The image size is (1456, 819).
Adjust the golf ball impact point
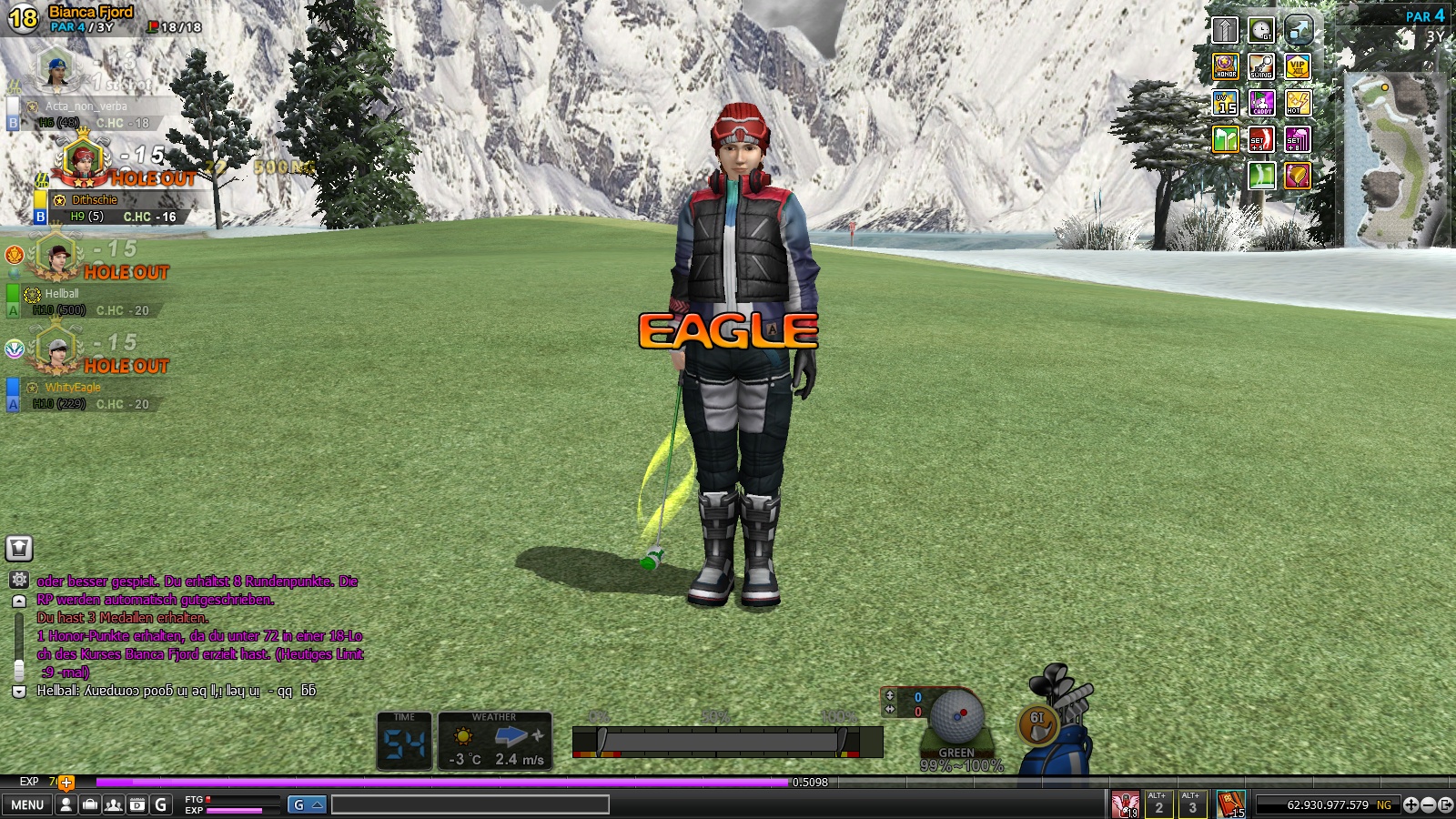coord(955,716)
